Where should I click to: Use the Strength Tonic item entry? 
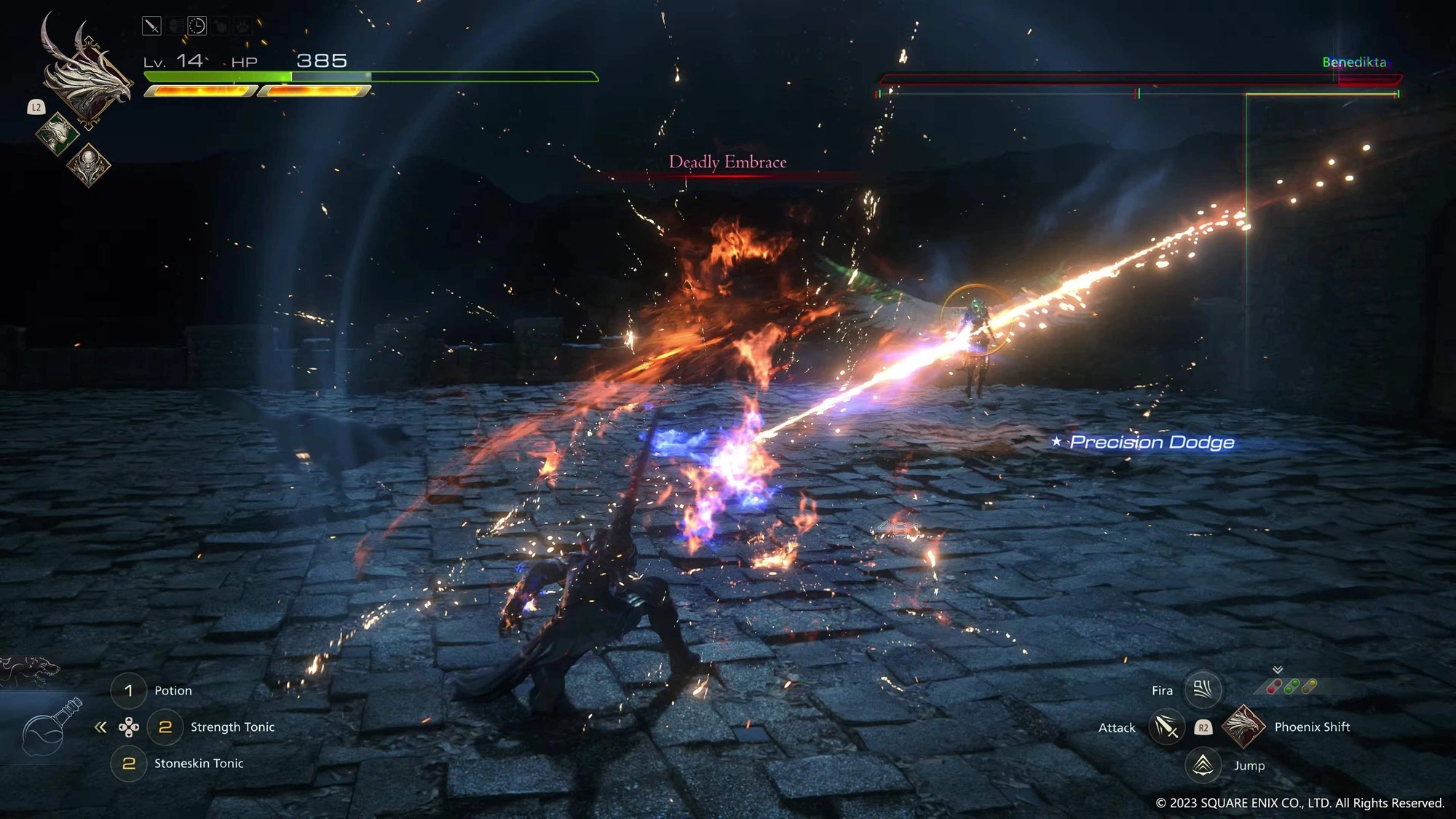point(232,727)
